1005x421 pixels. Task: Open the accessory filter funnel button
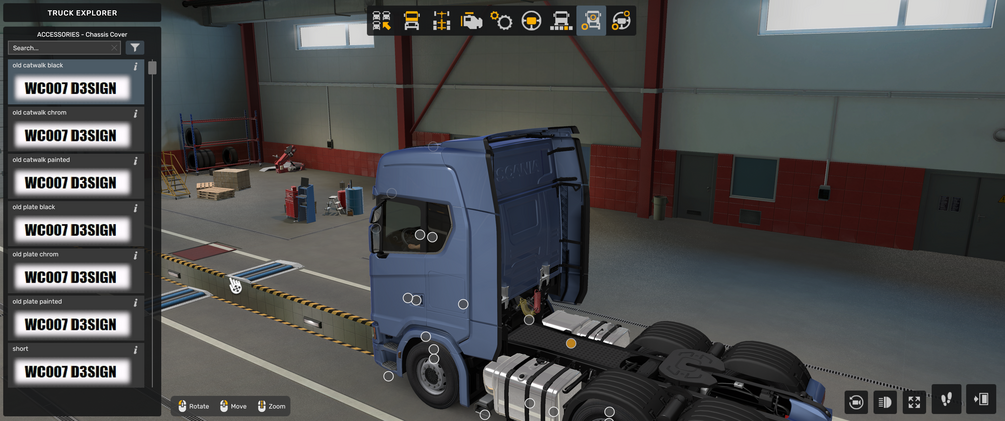point(135,48)
